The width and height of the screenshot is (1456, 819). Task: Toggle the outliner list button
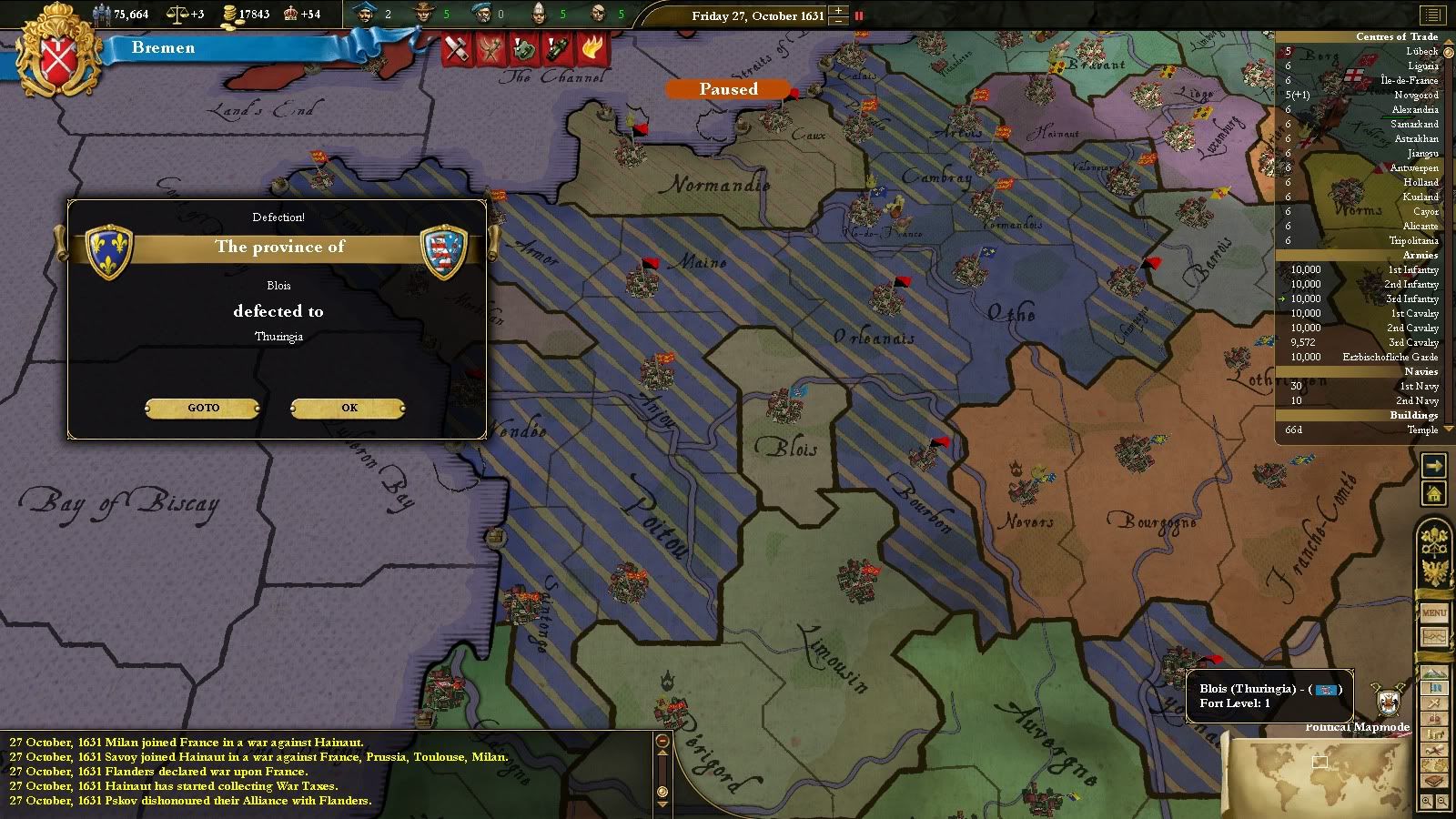(1432, 15)
